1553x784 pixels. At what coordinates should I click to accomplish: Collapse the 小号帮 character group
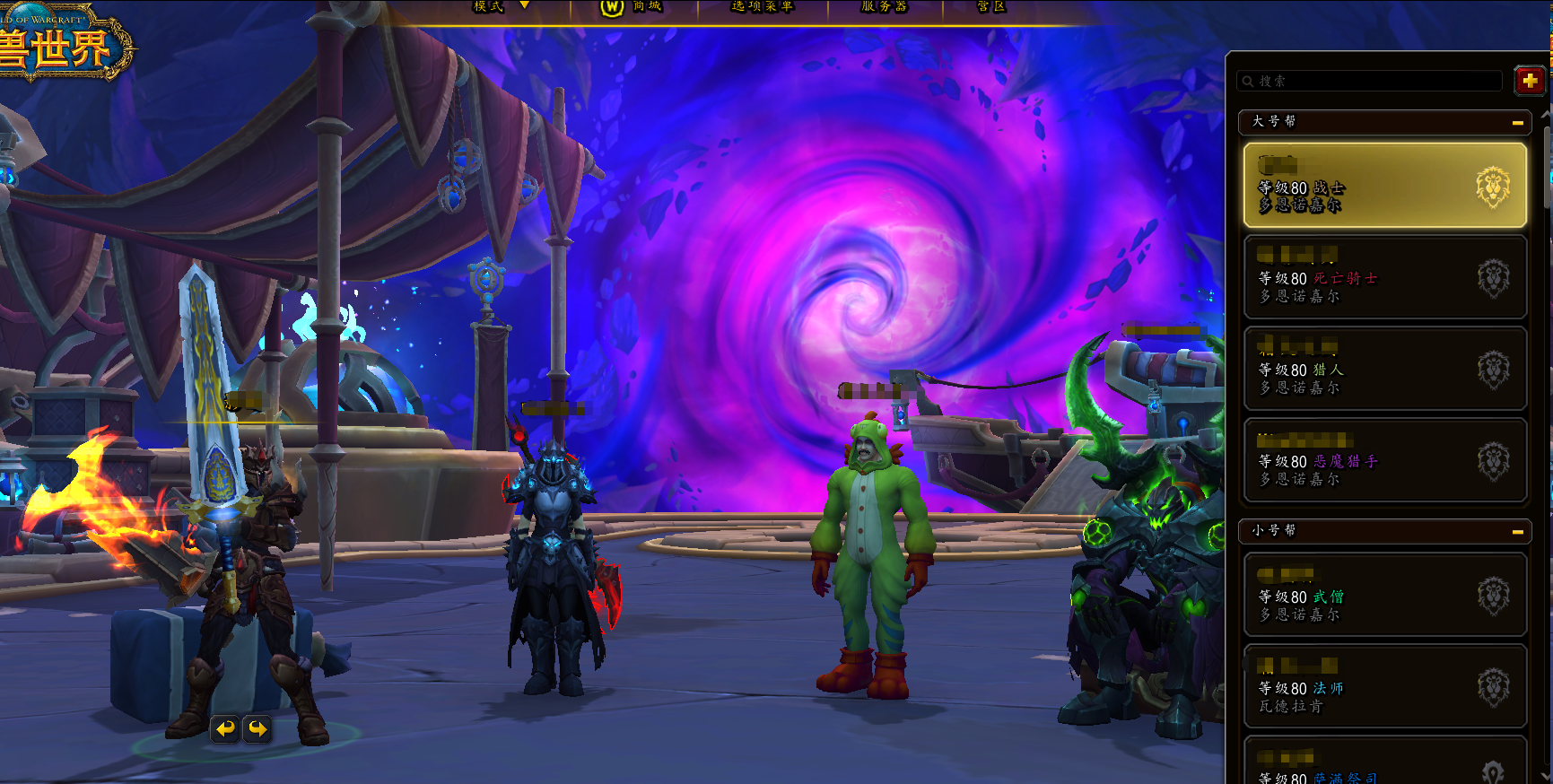coord(1517,532)
